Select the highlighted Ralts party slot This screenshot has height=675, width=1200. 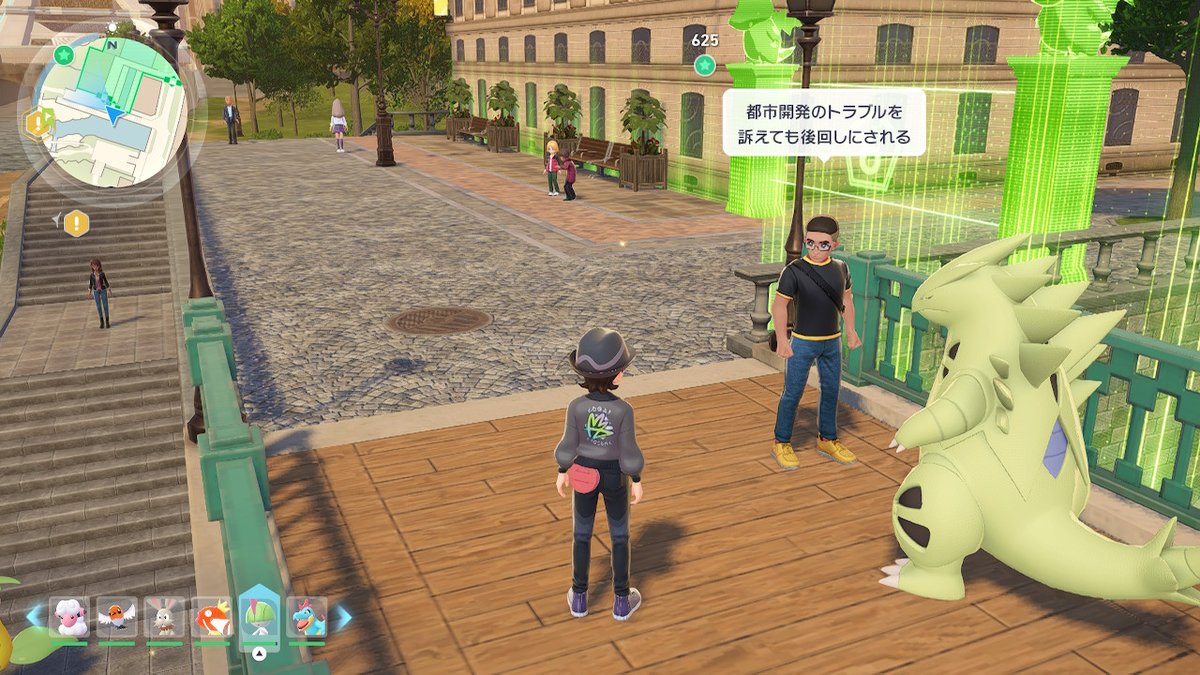(x=260, y=615)
